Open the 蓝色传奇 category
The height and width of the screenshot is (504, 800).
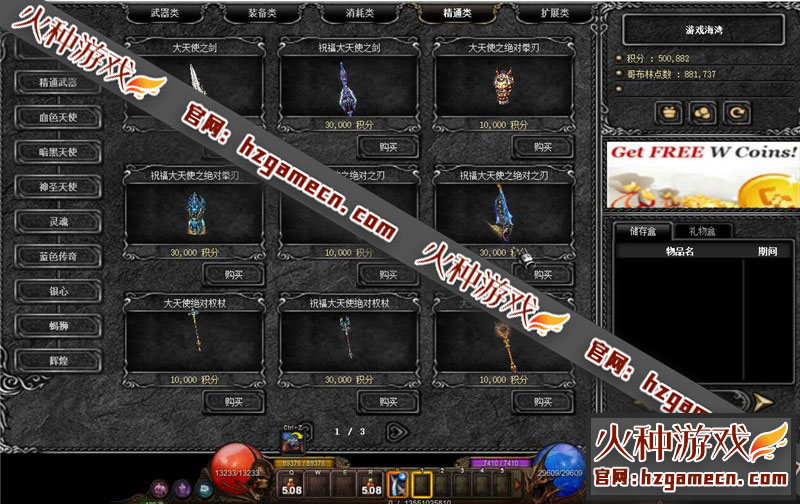tap(57, 256)
